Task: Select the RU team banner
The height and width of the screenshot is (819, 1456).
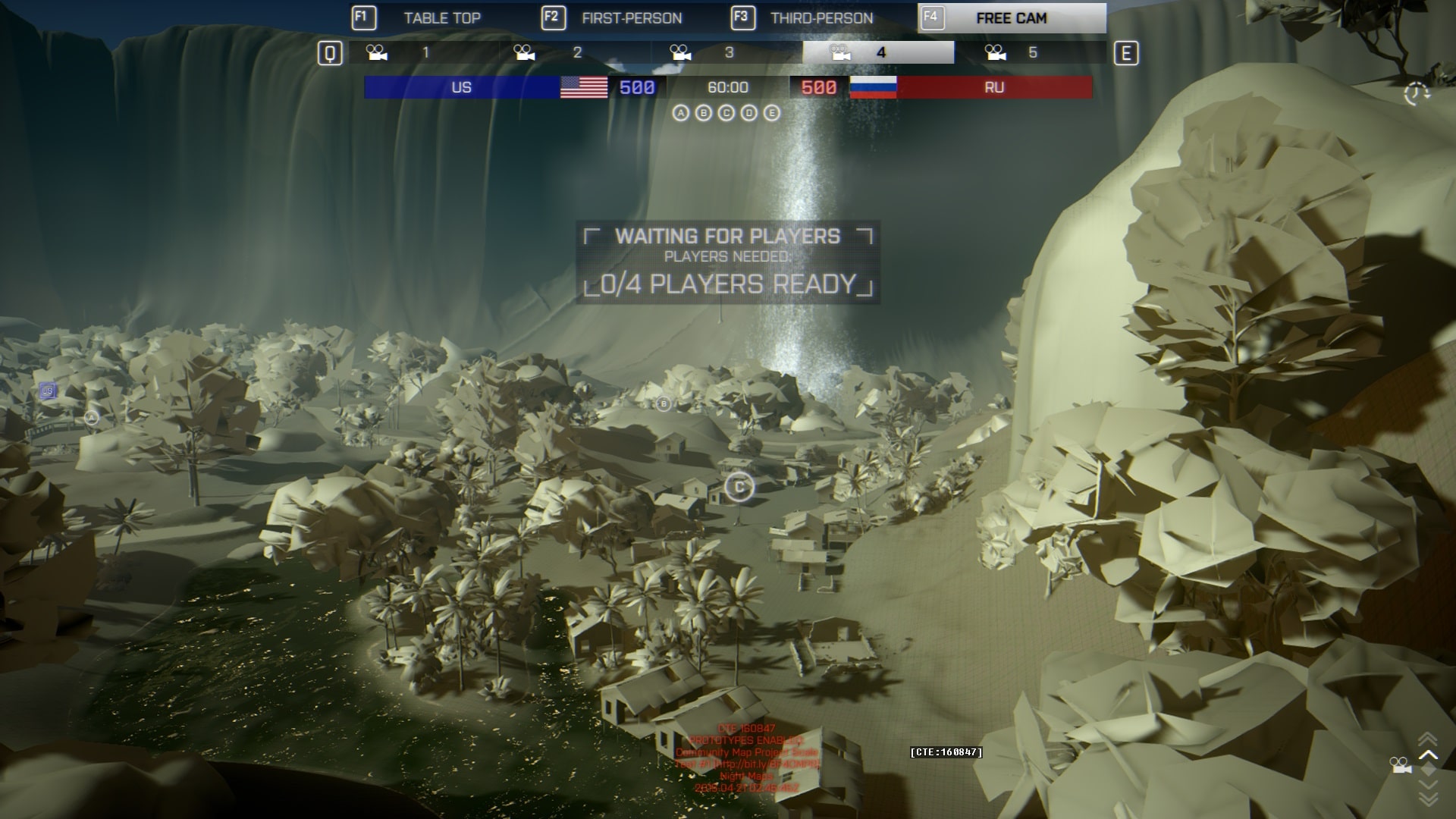Action: coord(994,87)
